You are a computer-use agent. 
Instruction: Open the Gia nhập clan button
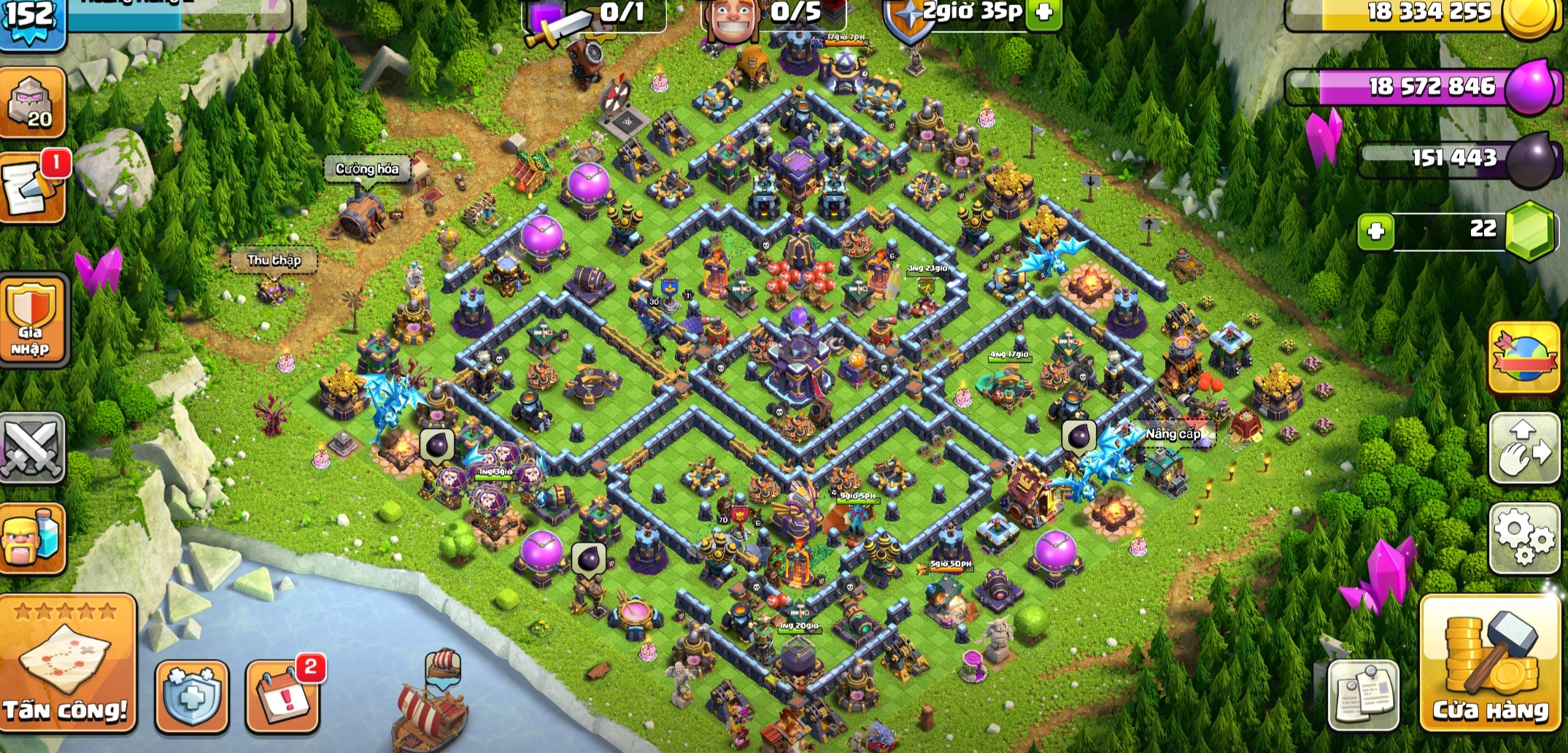tap(32, 320)
